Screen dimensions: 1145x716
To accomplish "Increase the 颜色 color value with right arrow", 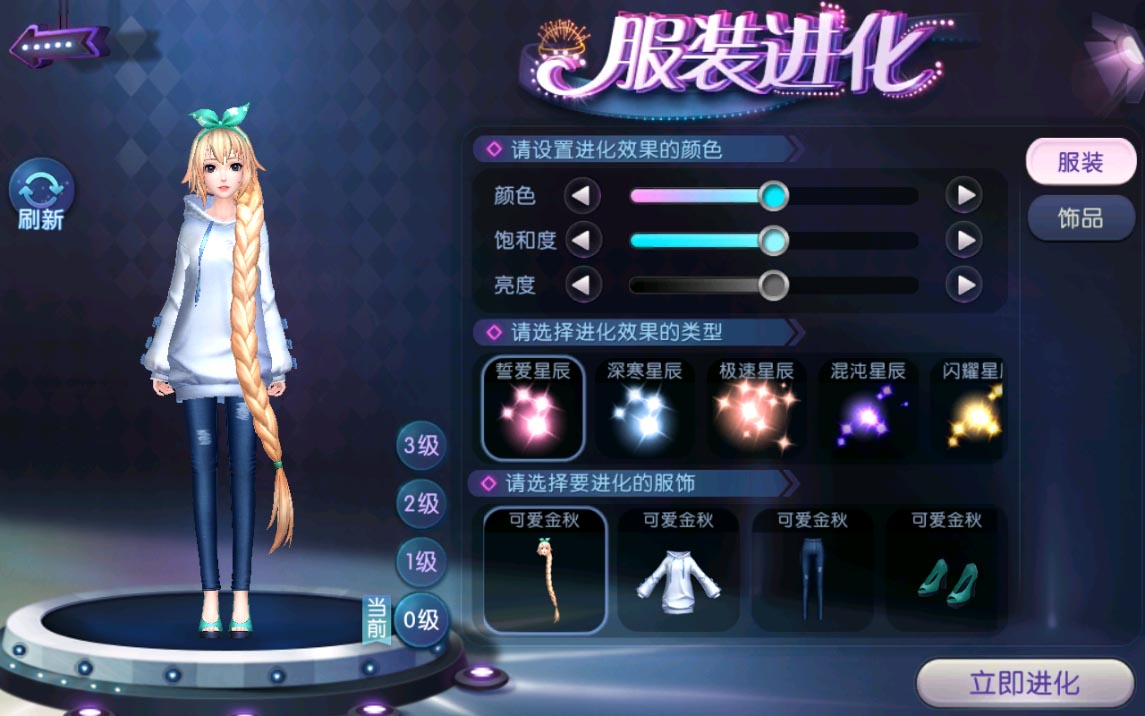I will pyautogui.click(x=963, y=195).
